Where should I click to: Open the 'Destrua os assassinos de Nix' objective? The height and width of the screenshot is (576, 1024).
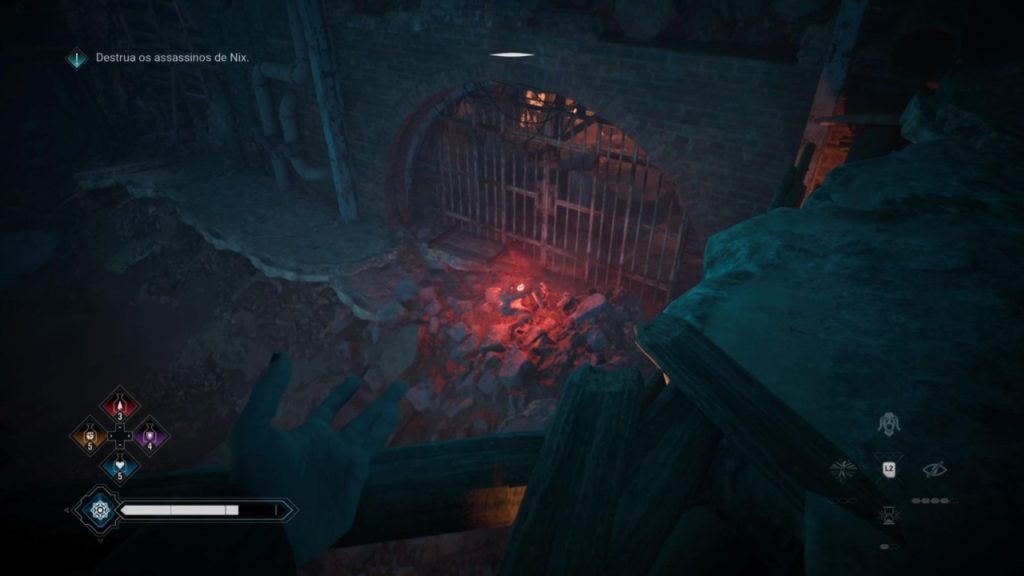[x=172, y=58]
